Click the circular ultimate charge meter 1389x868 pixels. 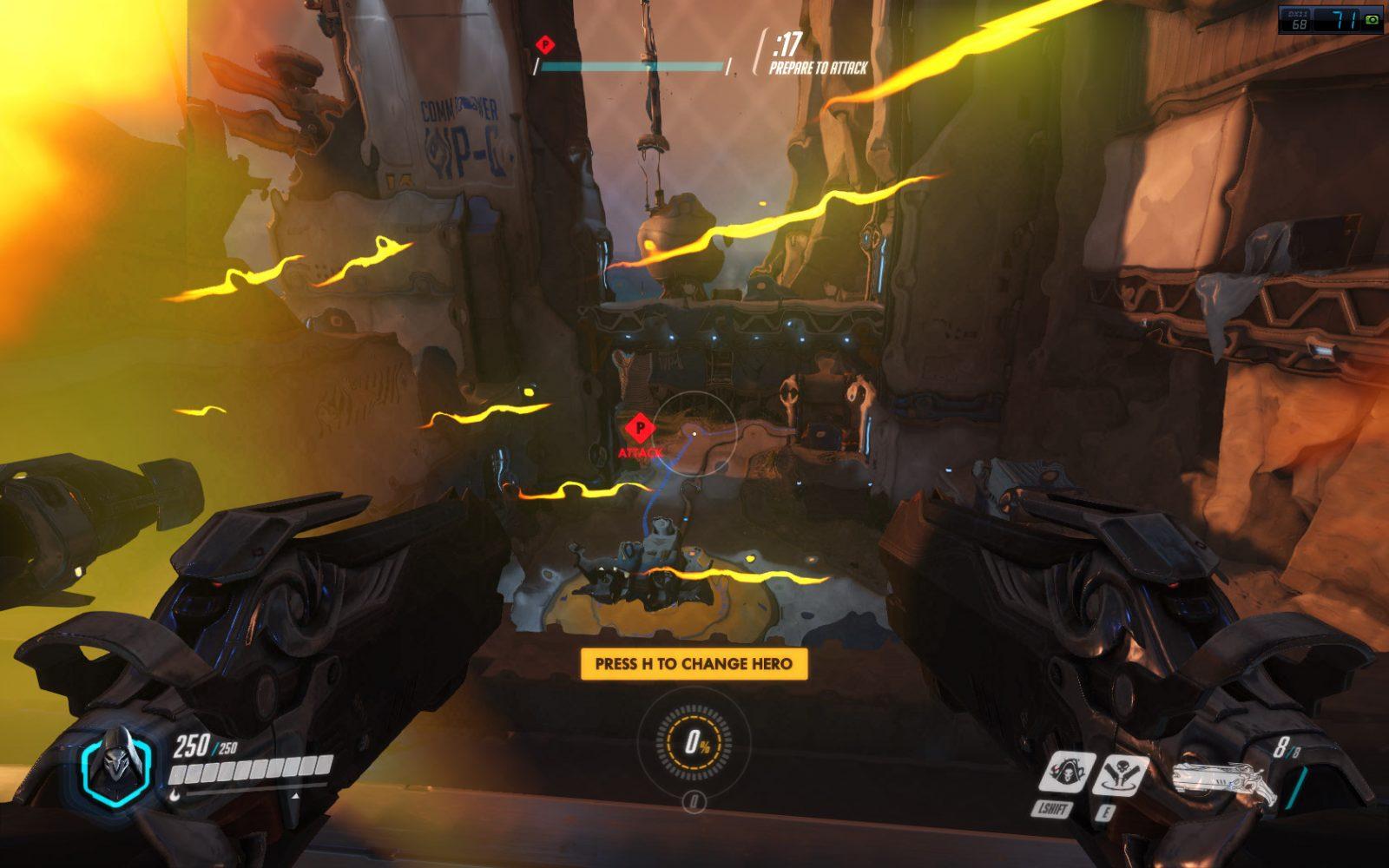pyautogui.click(x=694, y=742)
